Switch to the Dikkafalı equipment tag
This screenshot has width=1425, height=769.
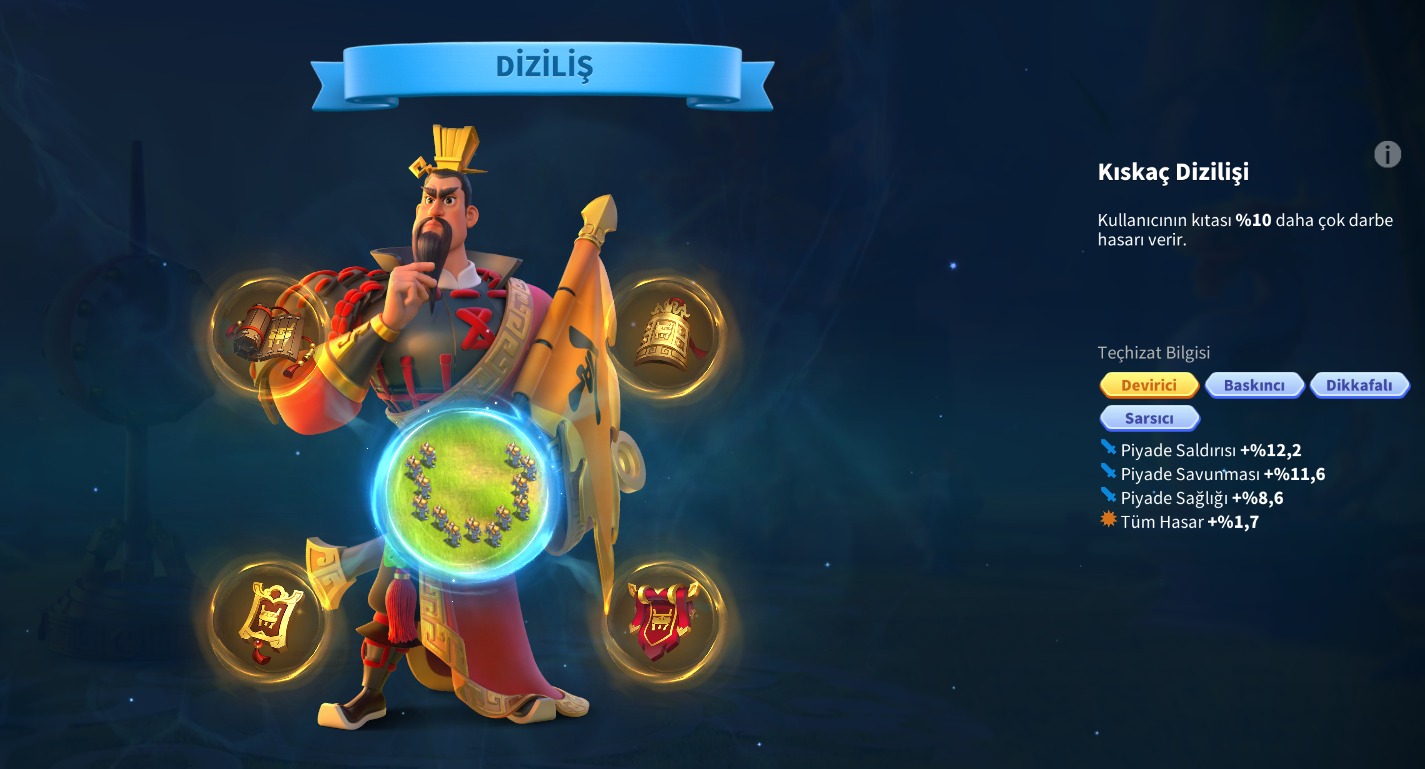[x=1359, y=385]
